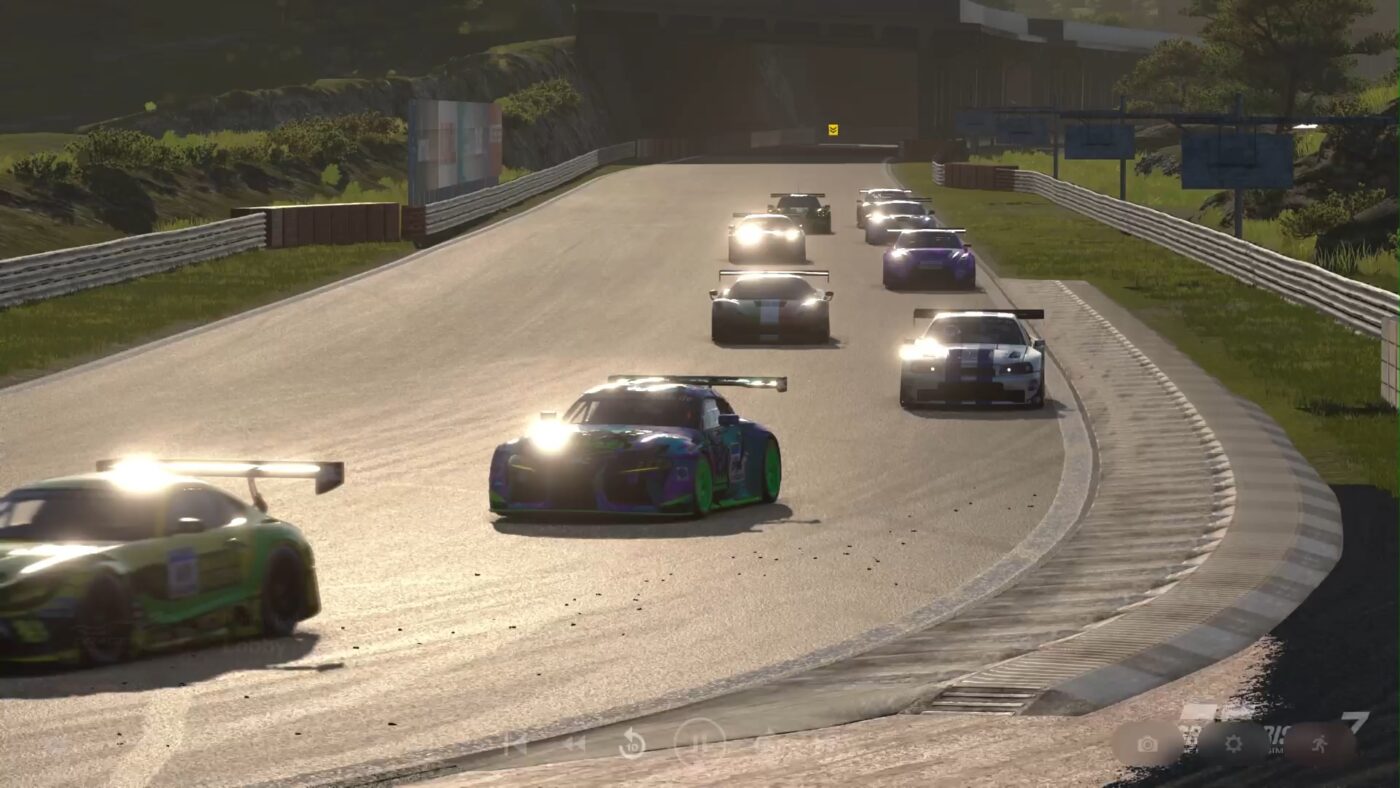Screen dimensions: 1400x788
Task: Skip back to the replay start
Action: (x=515, y=743)
